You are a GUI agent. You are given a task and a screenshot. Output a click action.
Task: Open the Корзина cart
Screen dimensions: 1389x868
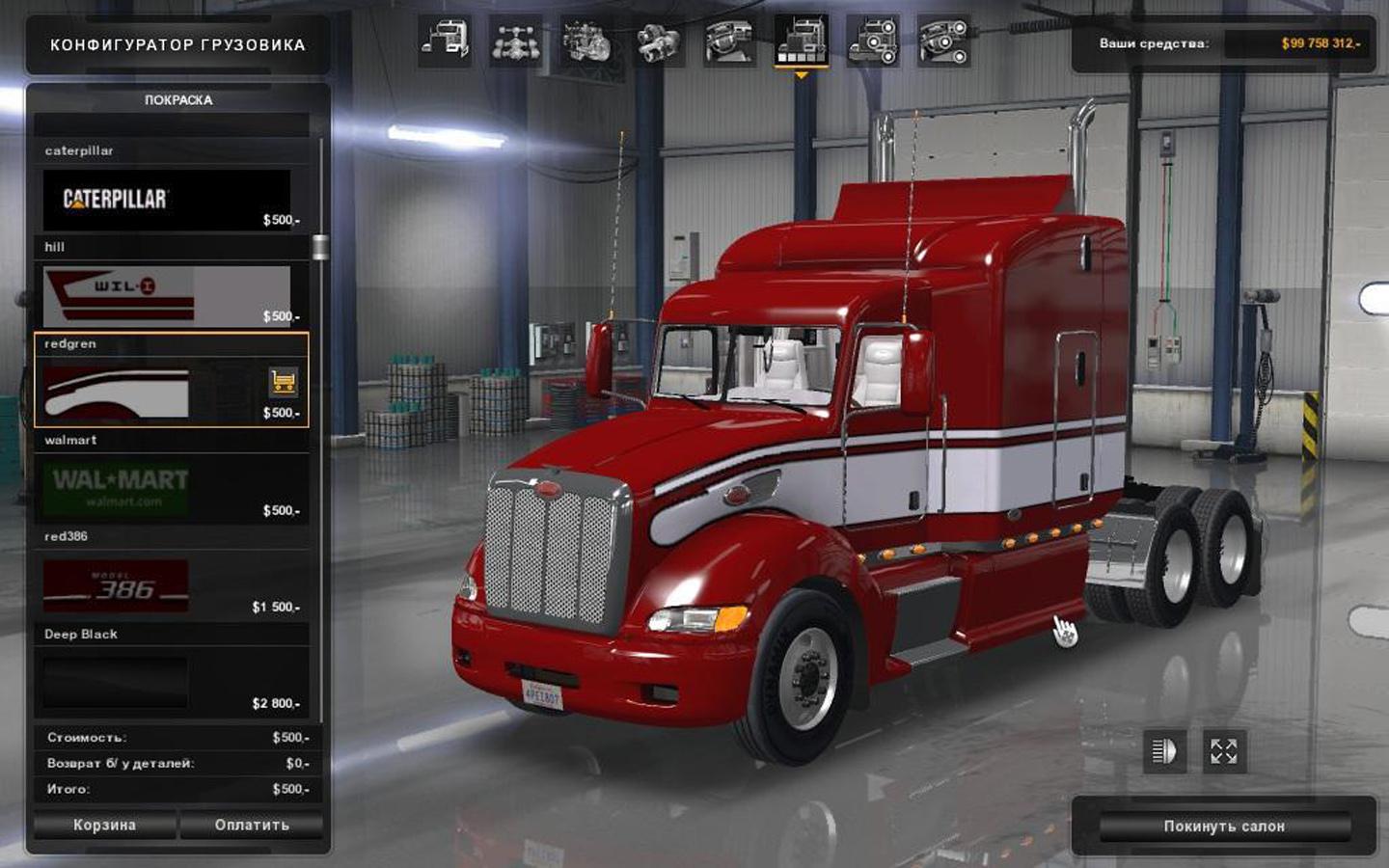[x=104, y=826]
